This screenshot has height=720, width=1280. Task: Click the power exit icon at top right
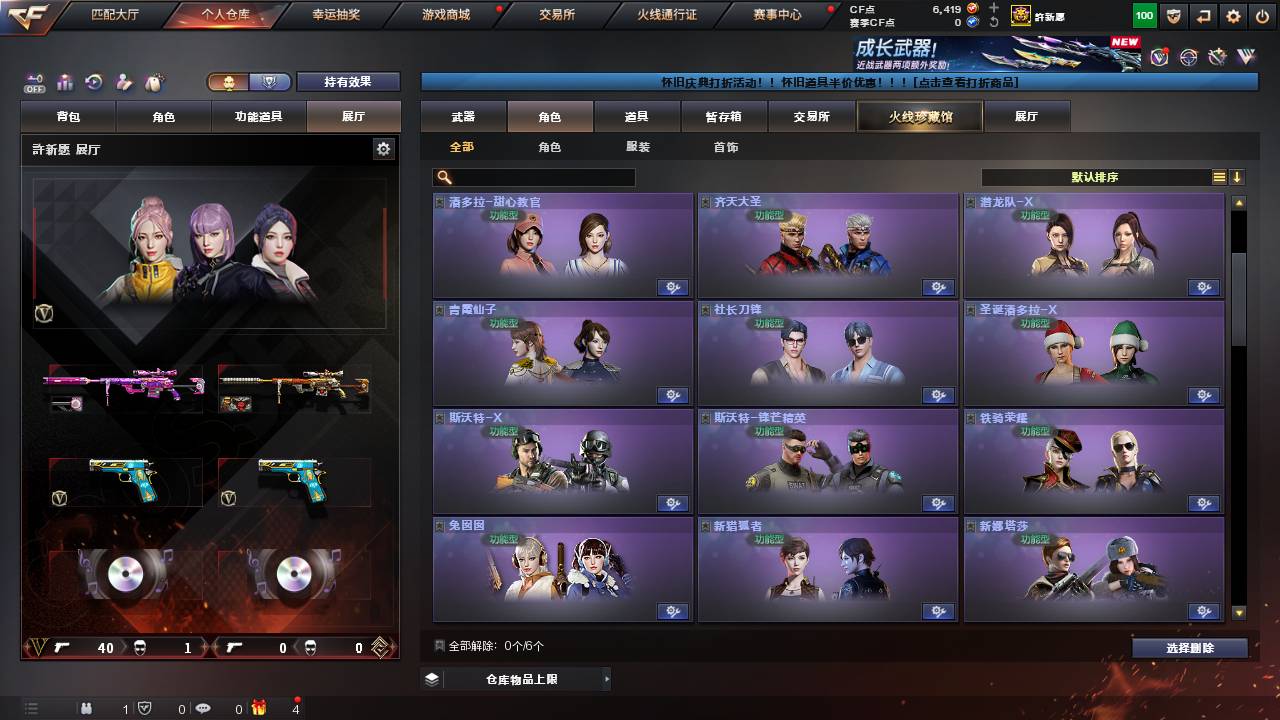tap(1264, 15)
